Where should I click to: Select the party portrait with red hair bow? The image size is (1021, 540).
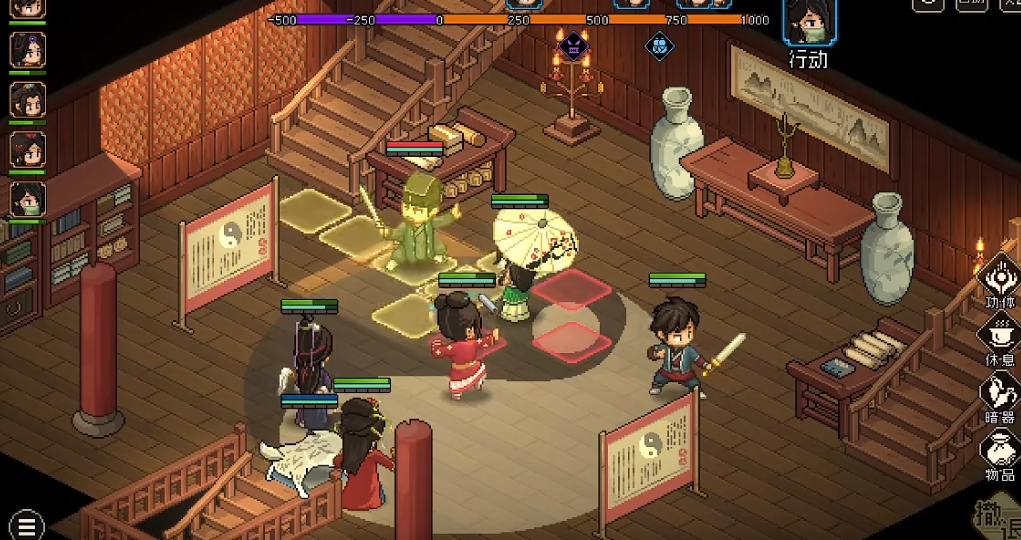point(27,149)
